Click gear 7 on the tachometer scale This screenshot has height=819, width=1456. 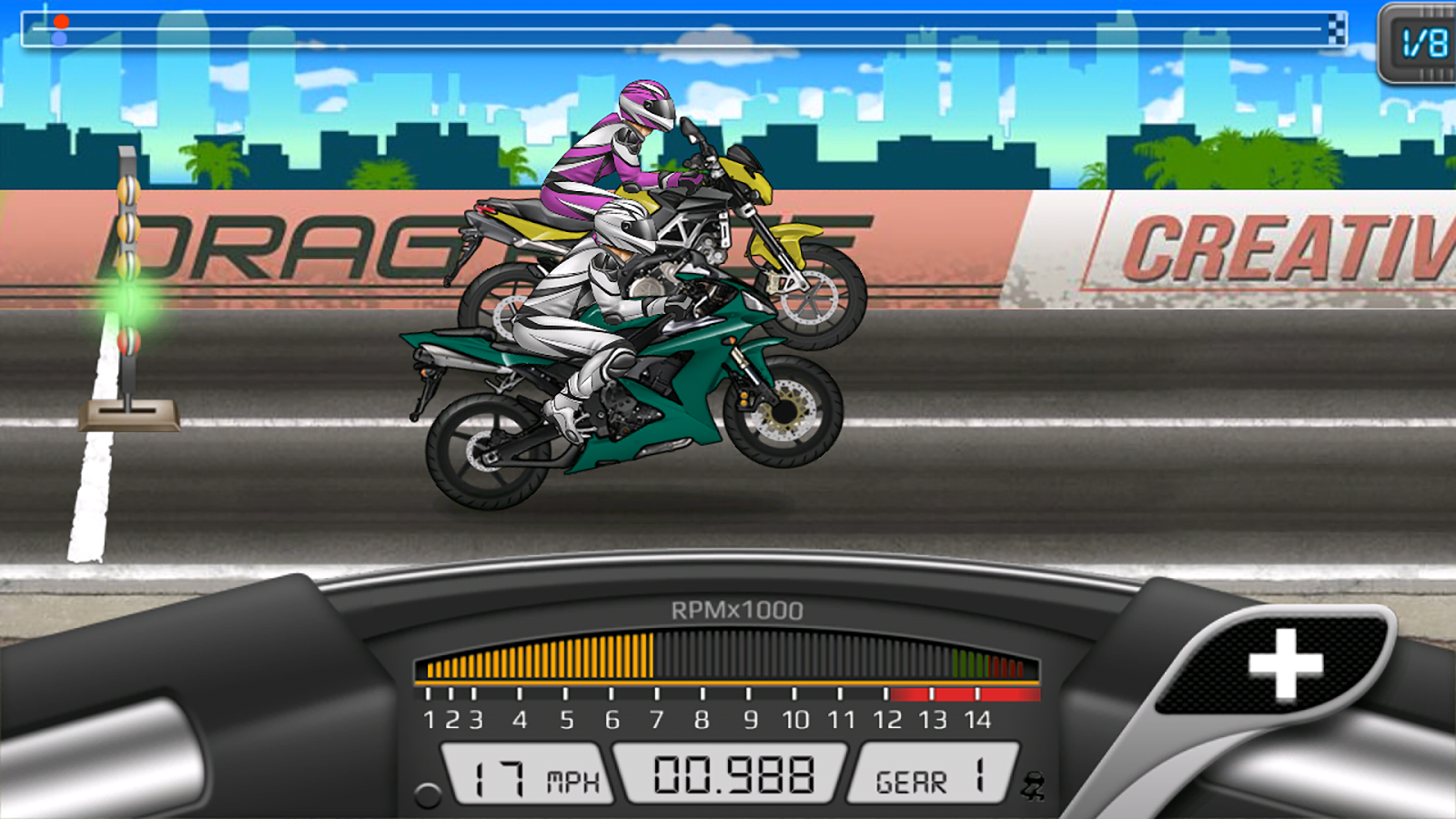(x=656, y=720)
